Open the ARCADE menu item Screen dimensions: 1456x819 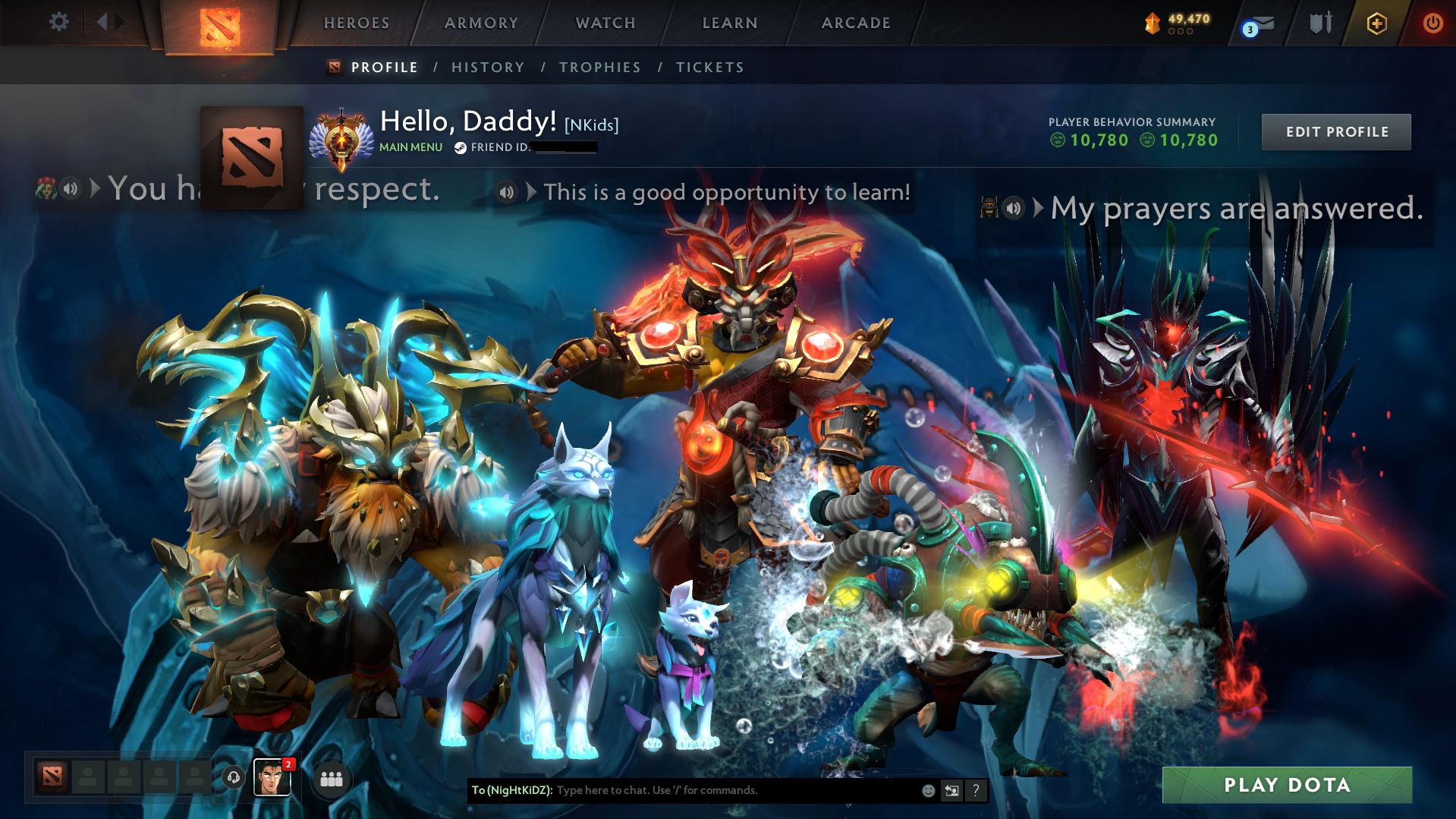(x=856, y=23)
